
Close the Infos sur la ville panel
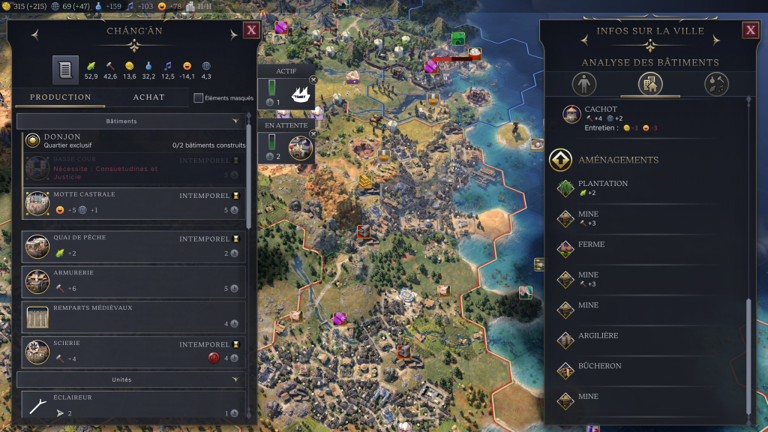tap(750, 30)
